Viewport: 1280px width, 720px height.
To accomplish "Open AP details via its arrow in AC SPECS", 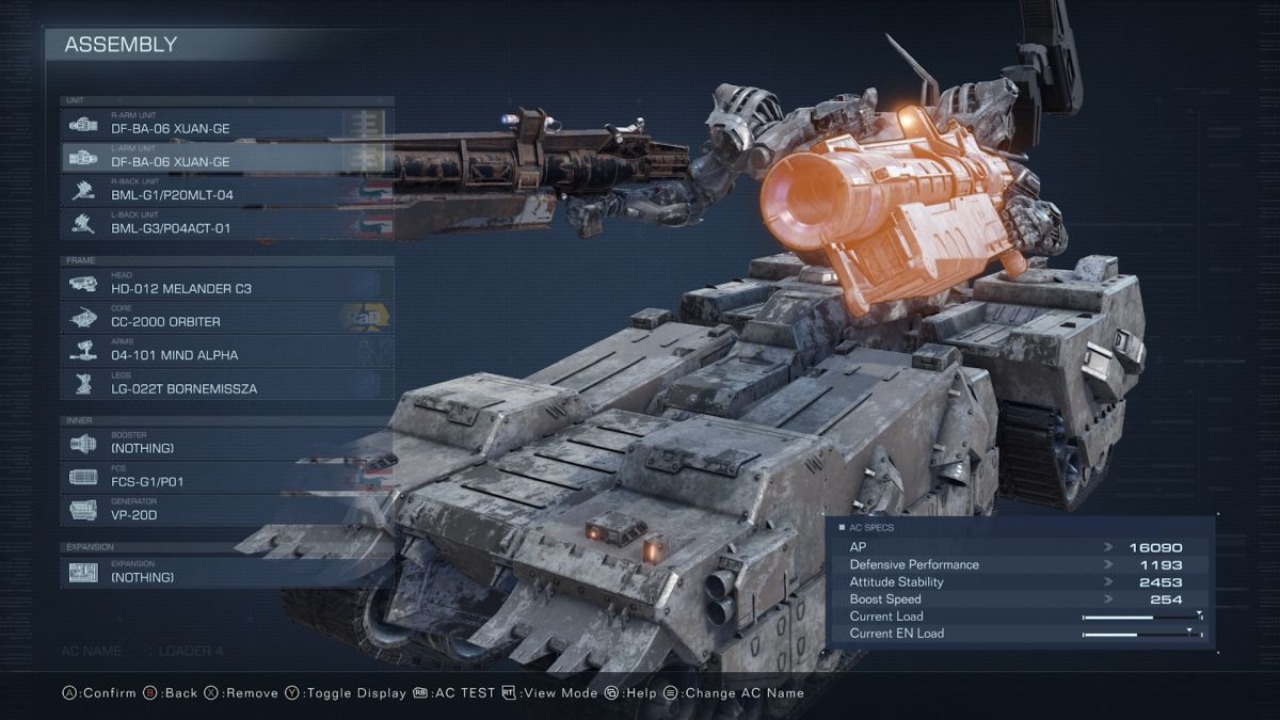I will coord(1106,547).
